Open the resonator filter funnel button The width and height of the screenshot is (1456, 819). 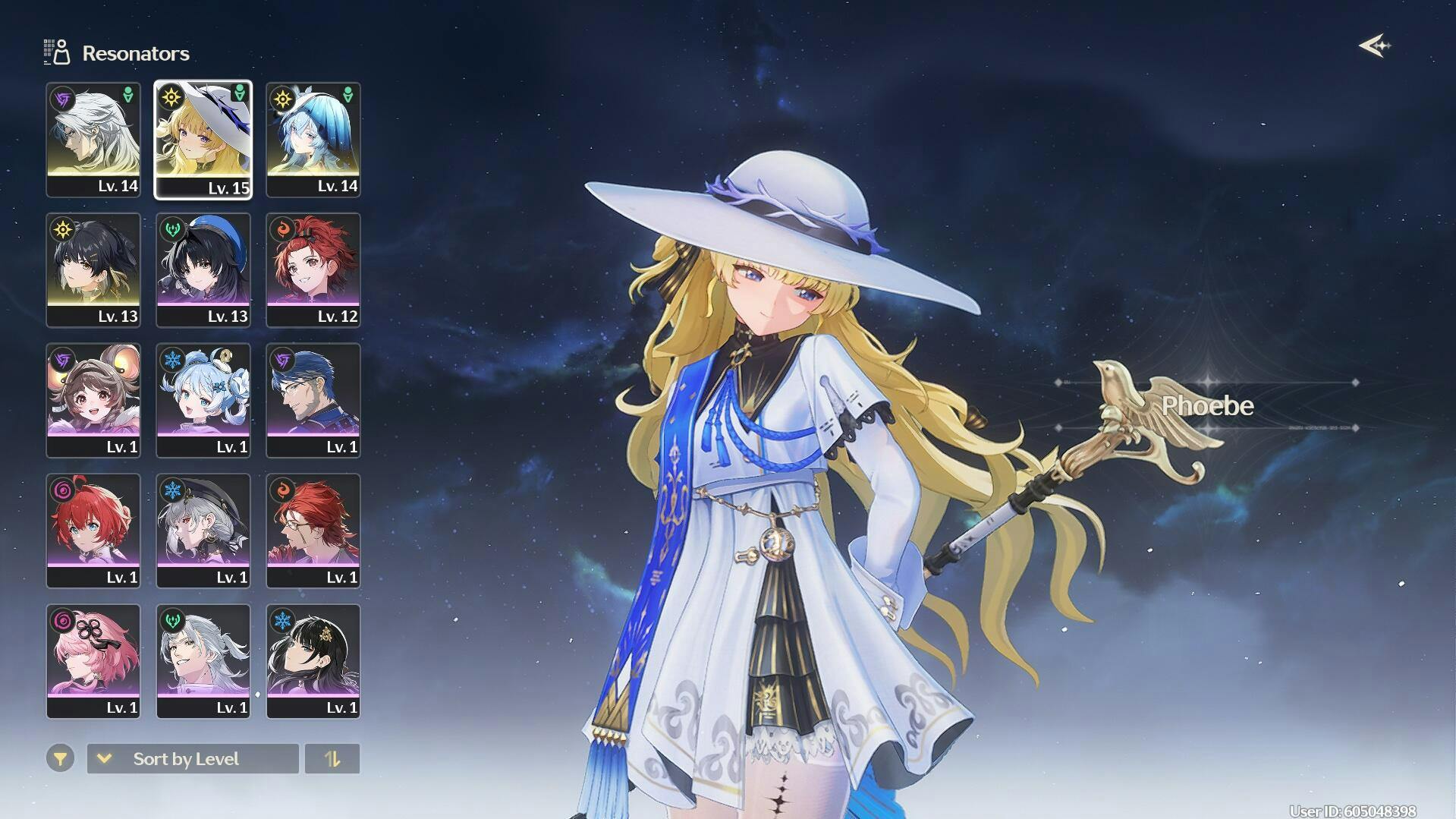coord(60,758)
